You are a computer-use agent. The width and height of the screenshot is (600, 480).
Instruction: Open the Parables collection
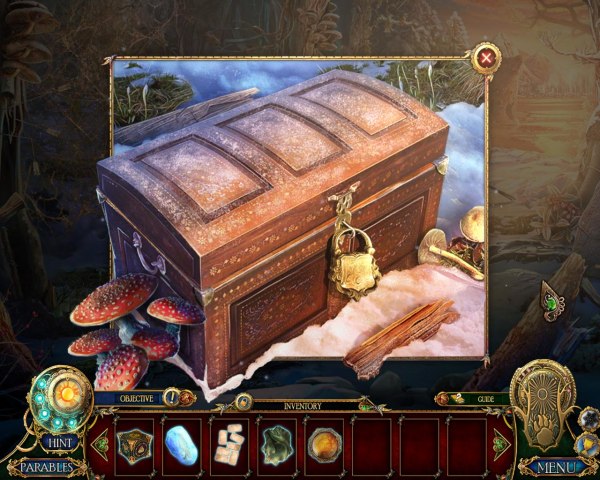(x=45, y=466)
